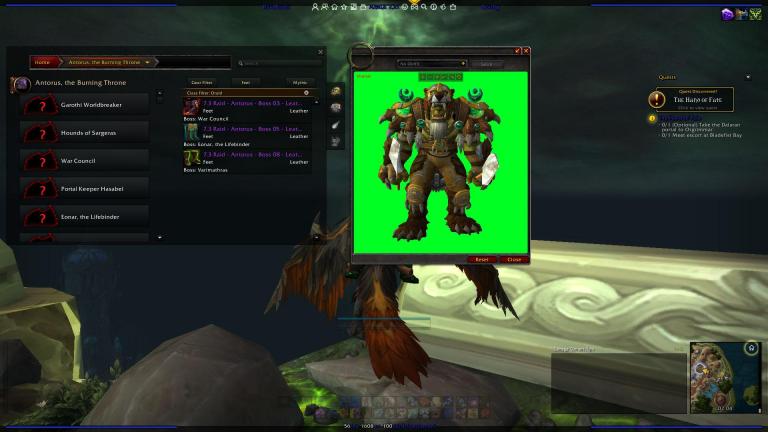Close the Adventure Journal window

click(x=321, y=51)
